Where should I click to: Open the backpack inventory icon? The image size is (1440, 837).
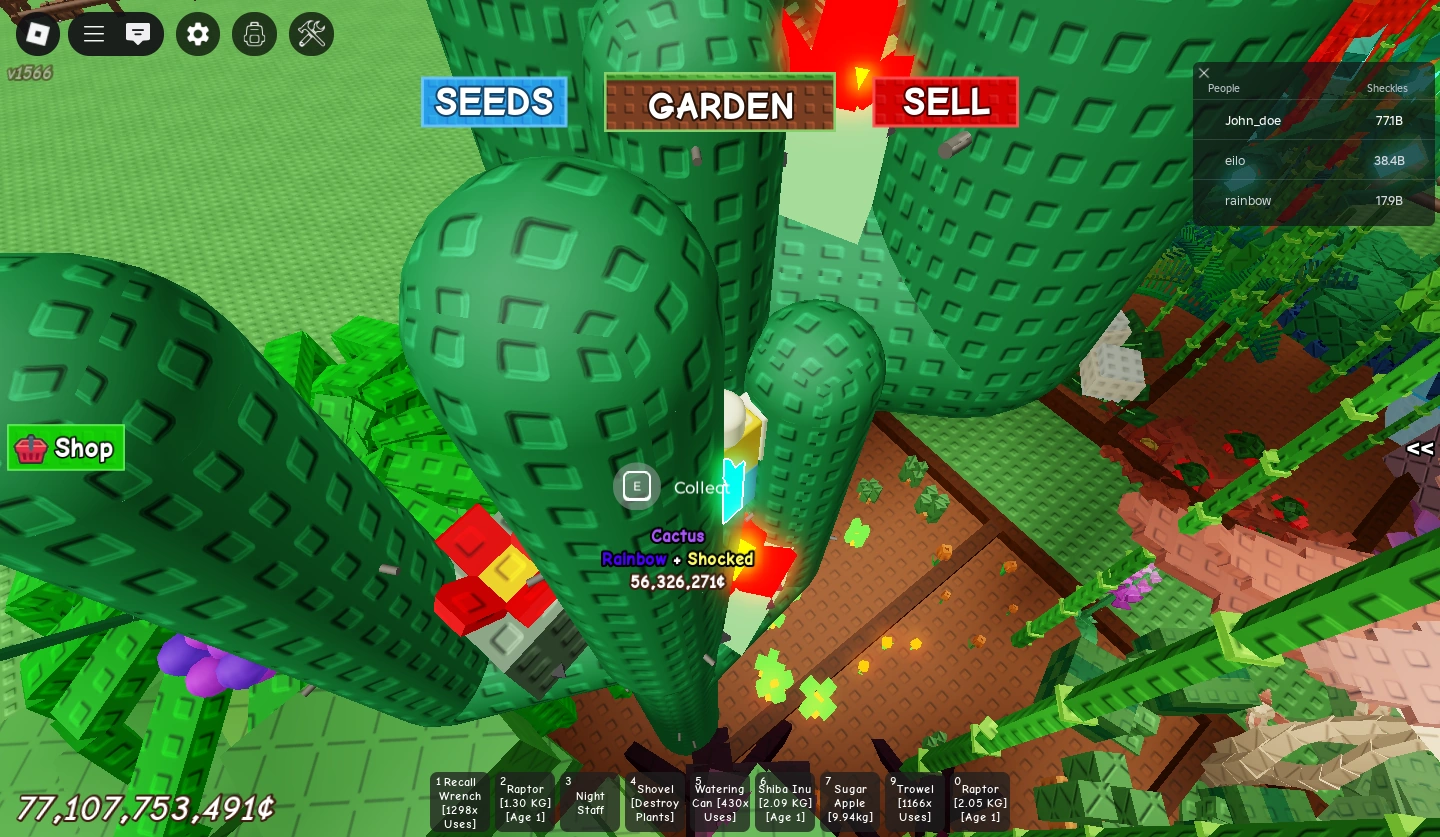(254, 33)
